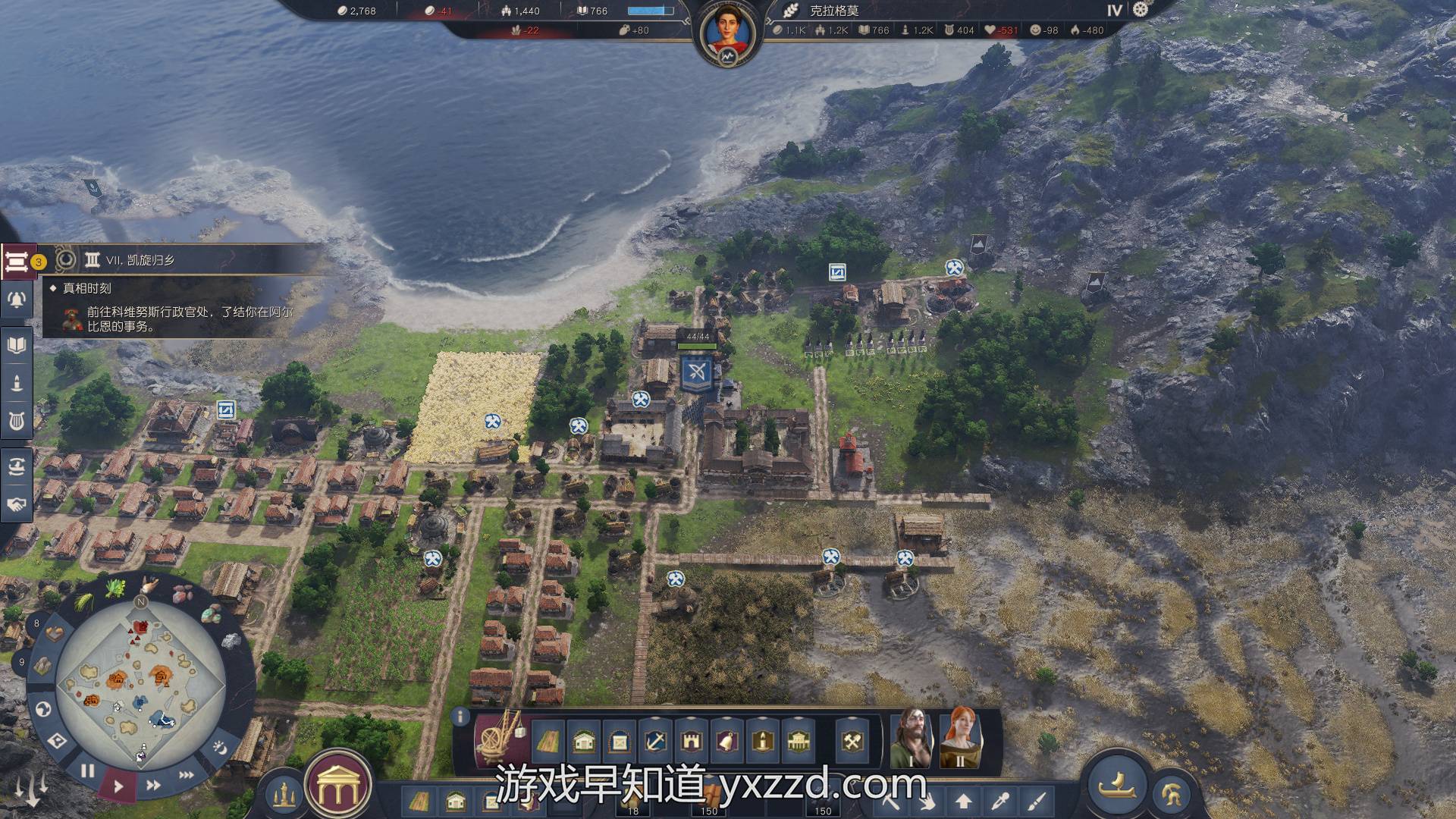Toggle the day-night cycle button
1456x819 pixels.
(220, 748)
